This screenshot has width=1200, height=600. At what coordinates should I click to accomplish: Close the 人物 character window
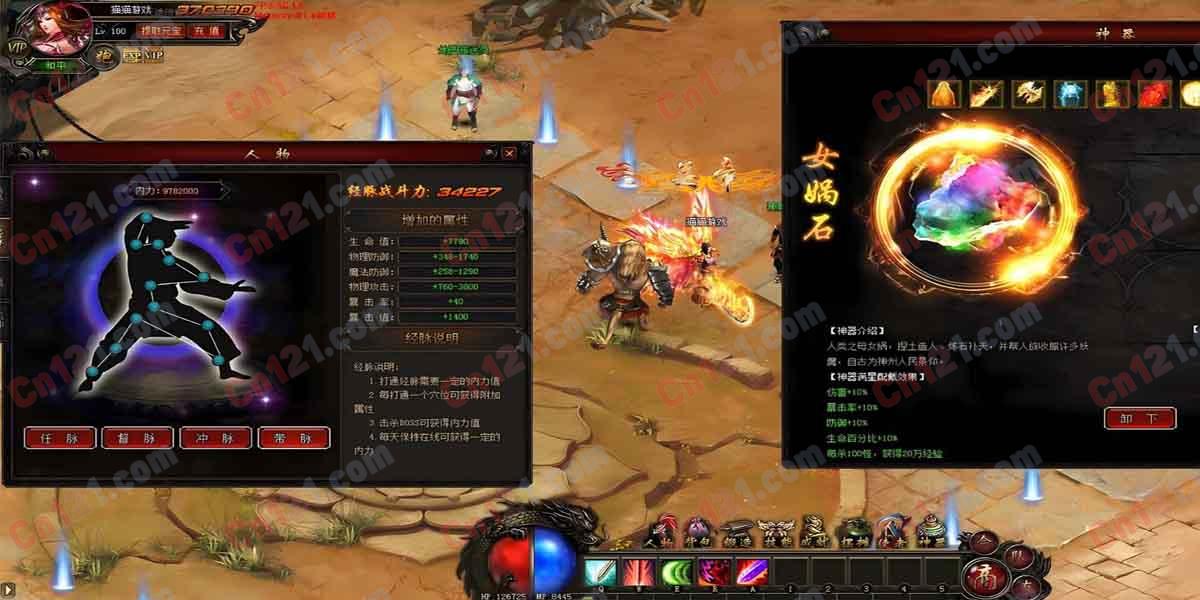click(510, 153)
